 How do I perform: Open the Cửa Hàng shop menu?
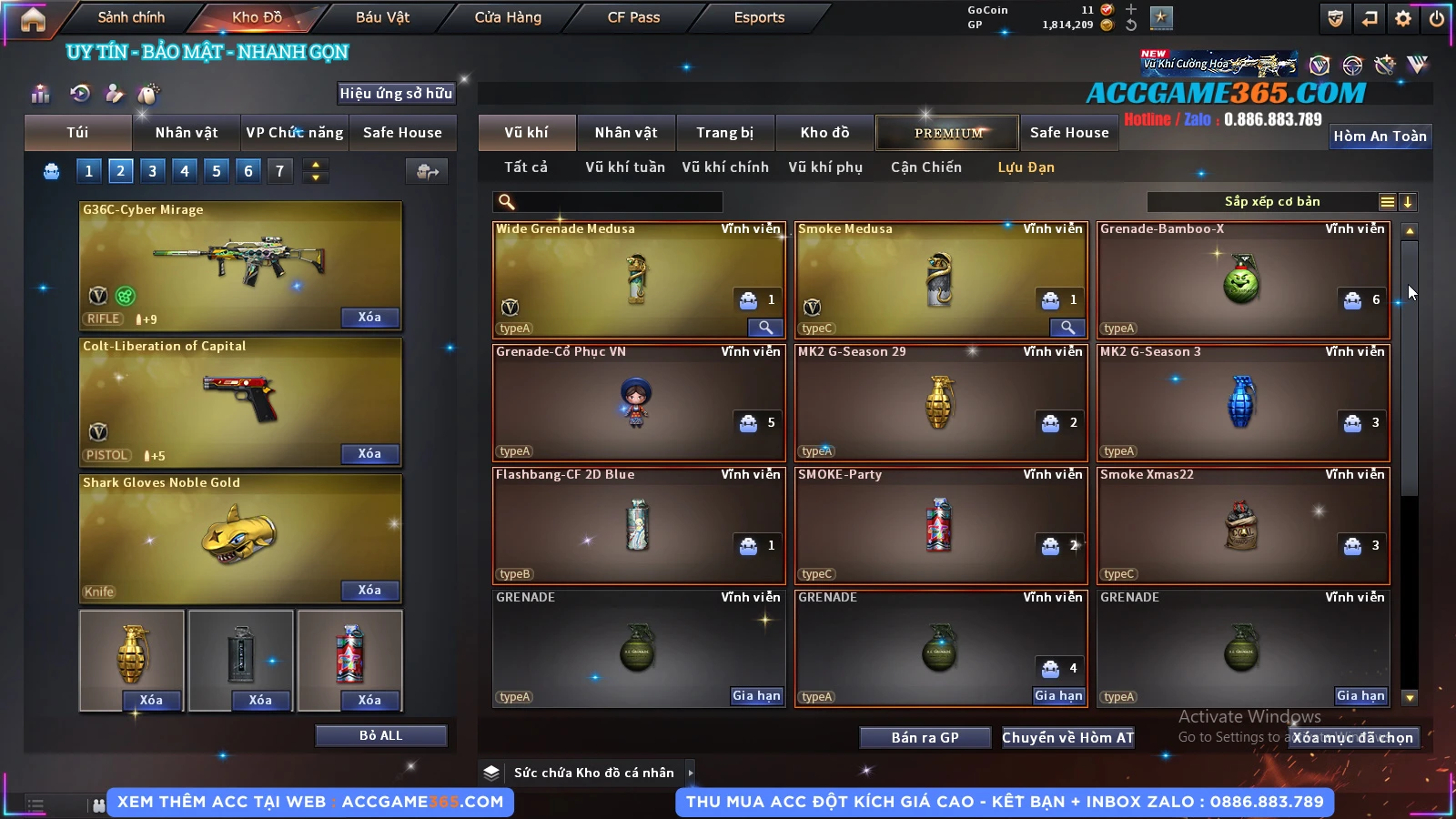click(x=508, y=17)
